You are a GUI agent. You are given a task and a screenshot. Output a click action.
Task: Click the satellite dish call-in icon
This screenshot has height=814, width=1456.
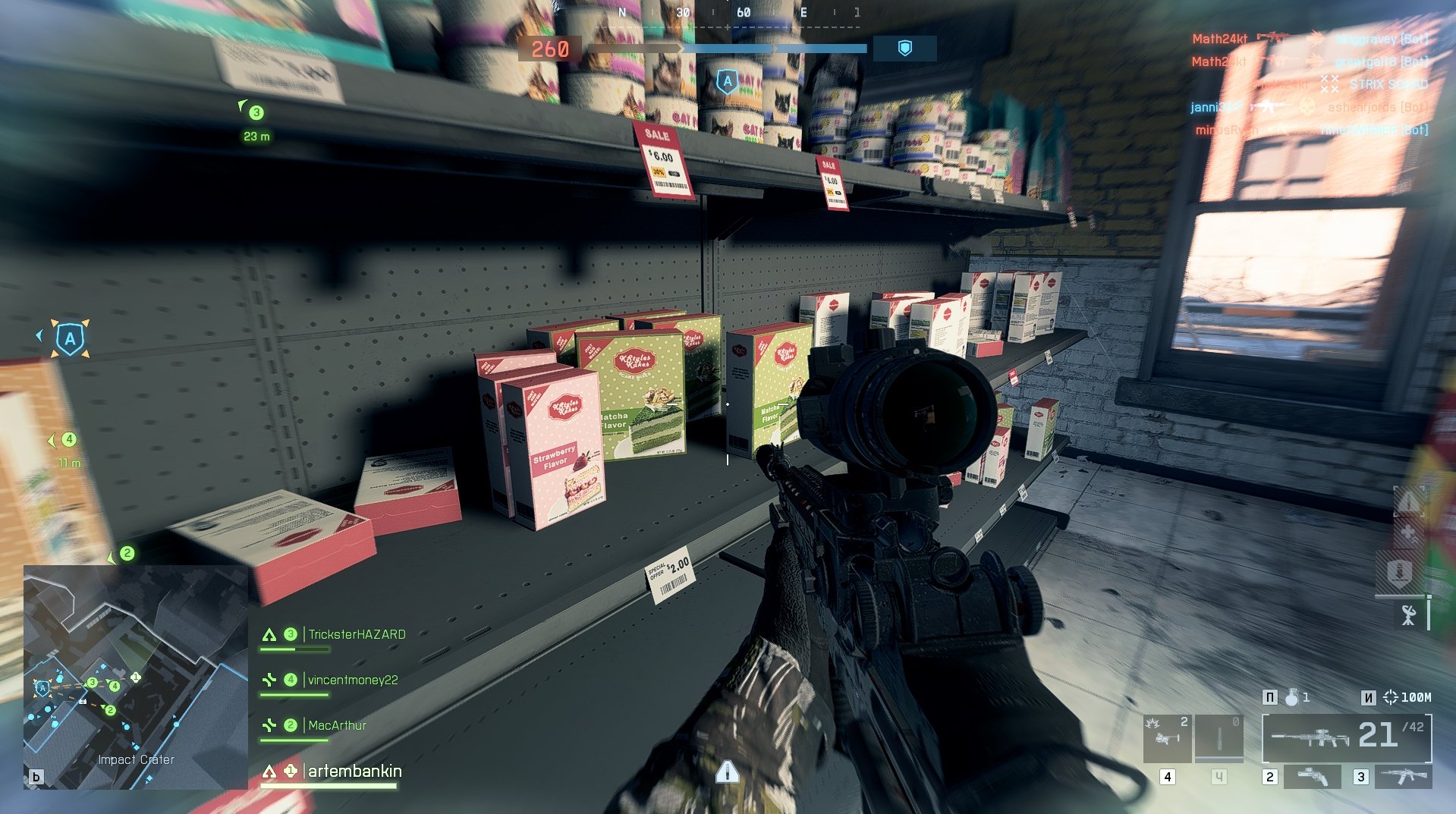(1409, 614)
